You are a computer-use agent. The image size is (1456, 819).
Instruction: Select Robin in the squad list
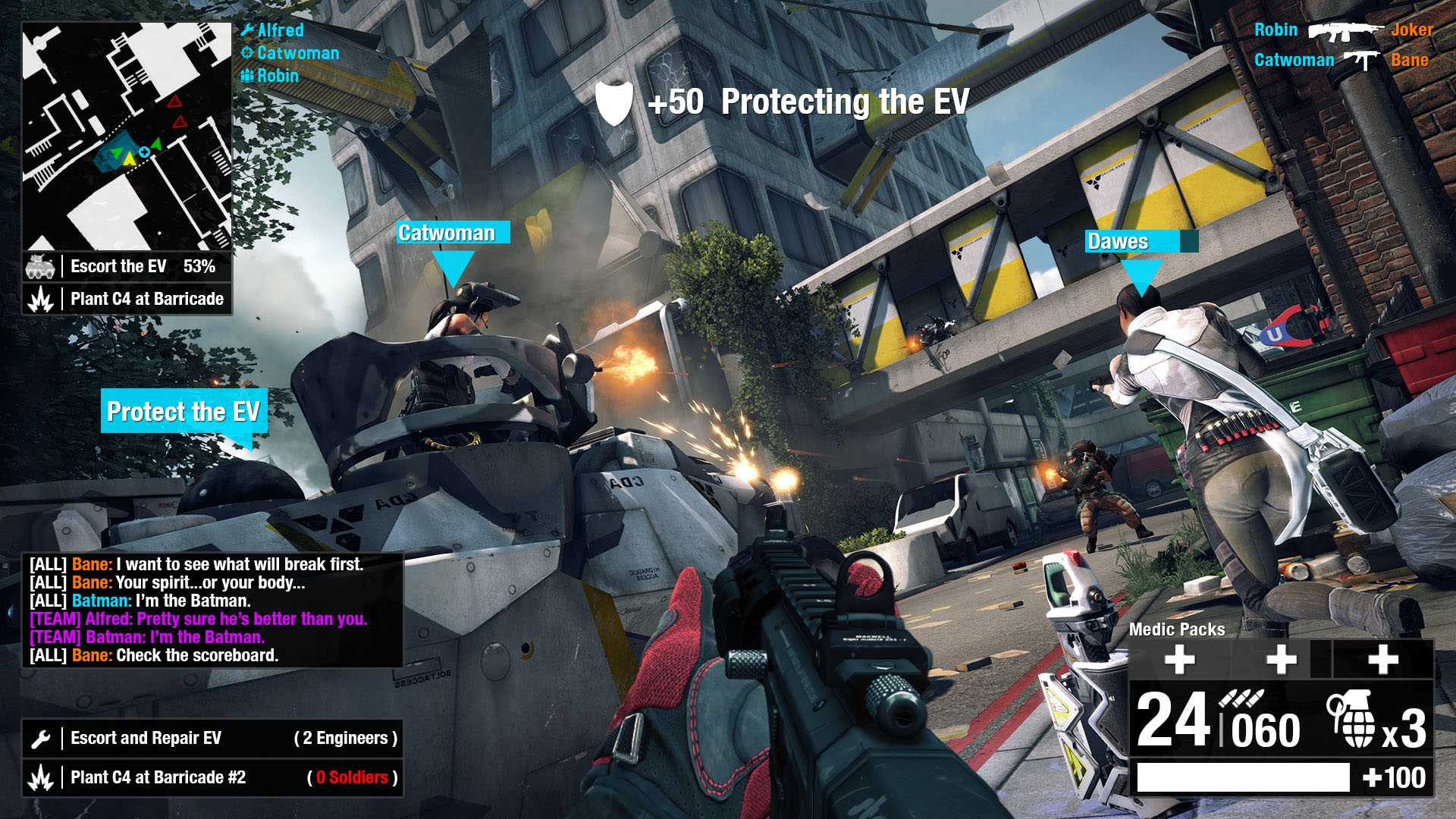pyautogui.click(x=277, y=76)
